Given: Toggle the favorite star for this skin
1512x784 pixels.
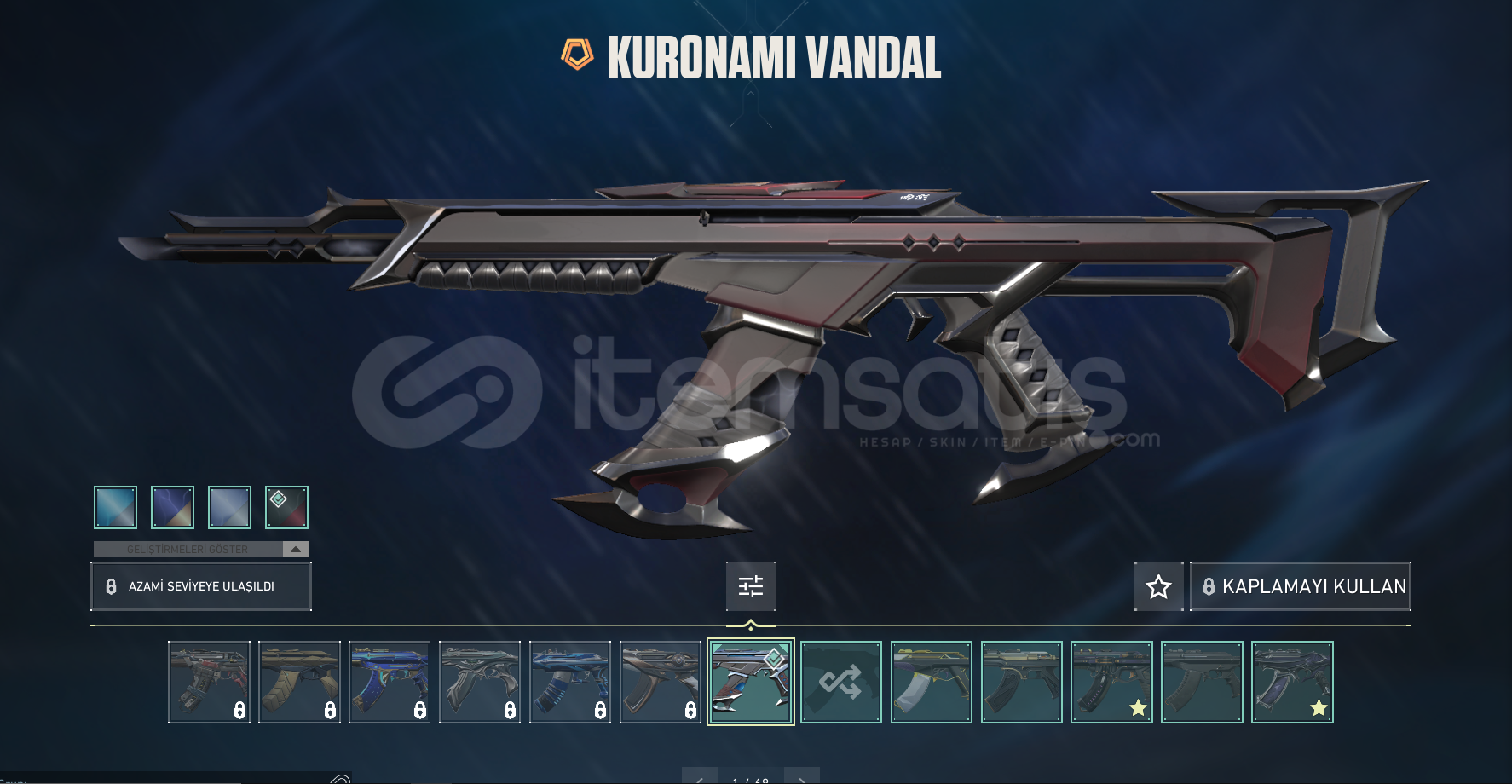Looking at the screenshot, I should [x=1159, y=585].
